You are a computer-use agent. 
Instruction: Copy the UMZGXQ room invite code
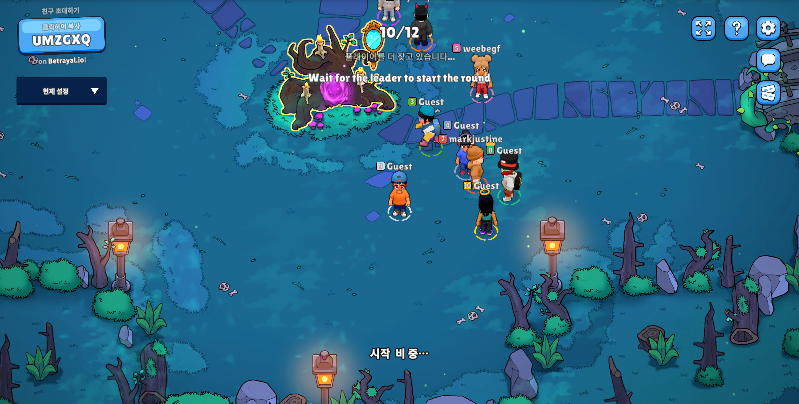[x=61, y=36]
